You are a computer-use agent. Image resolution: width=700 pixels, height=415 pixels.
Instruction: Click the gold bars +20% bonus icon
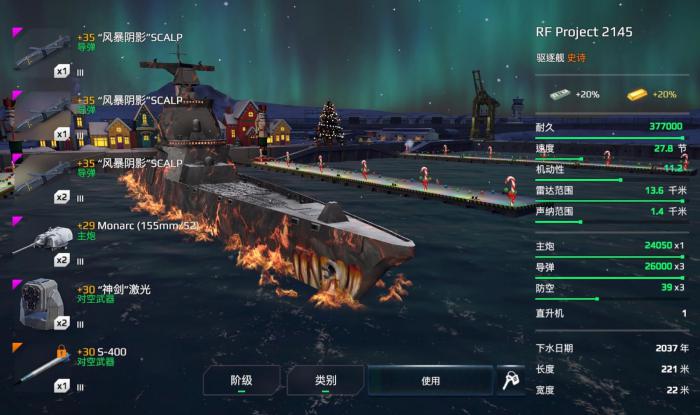point(637,94)
